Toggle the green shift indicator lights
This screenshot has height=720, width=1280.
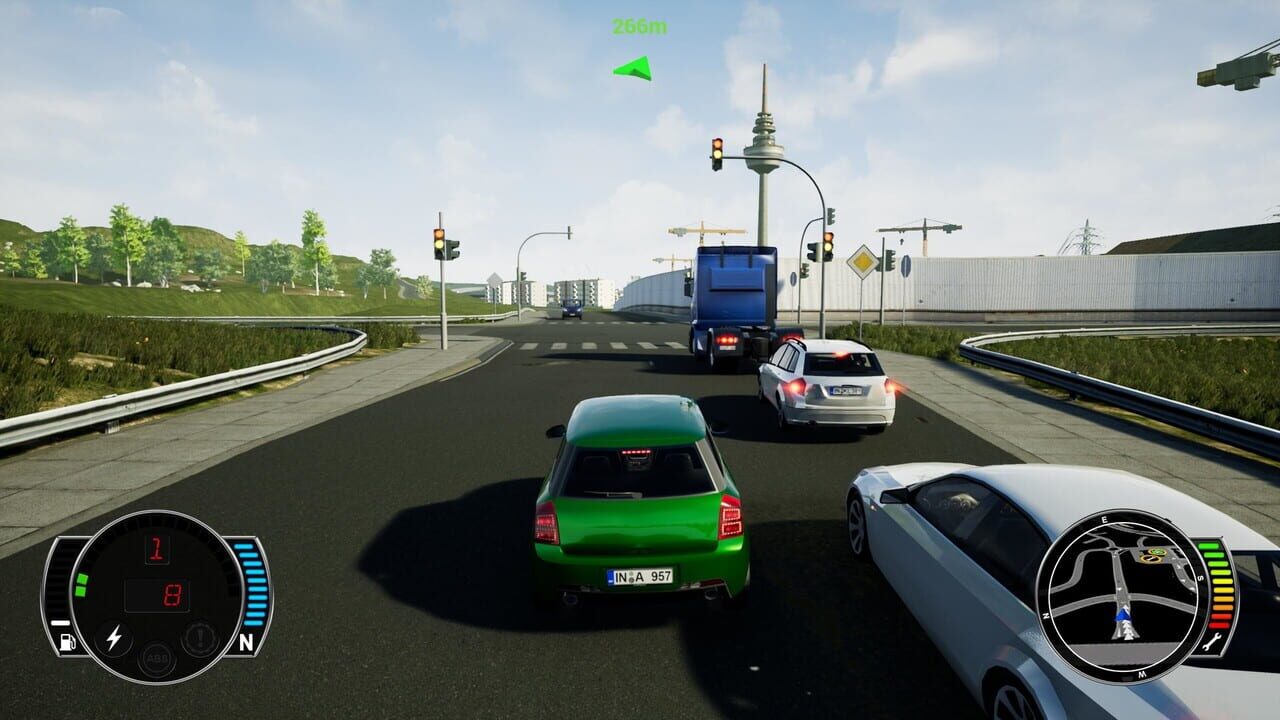click(x=82, y=583)
